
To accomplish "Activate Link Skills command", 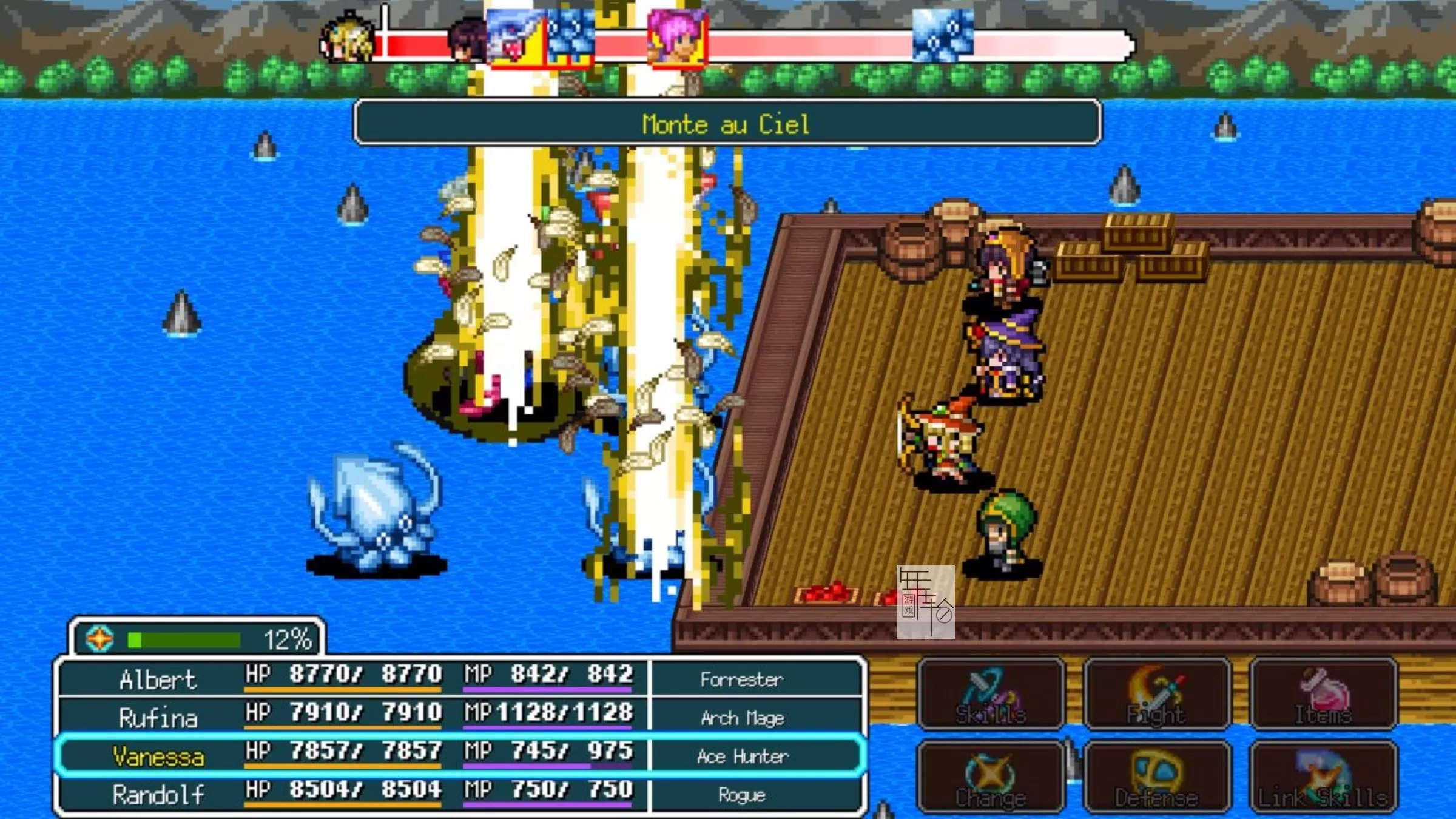I will 1324,777.
